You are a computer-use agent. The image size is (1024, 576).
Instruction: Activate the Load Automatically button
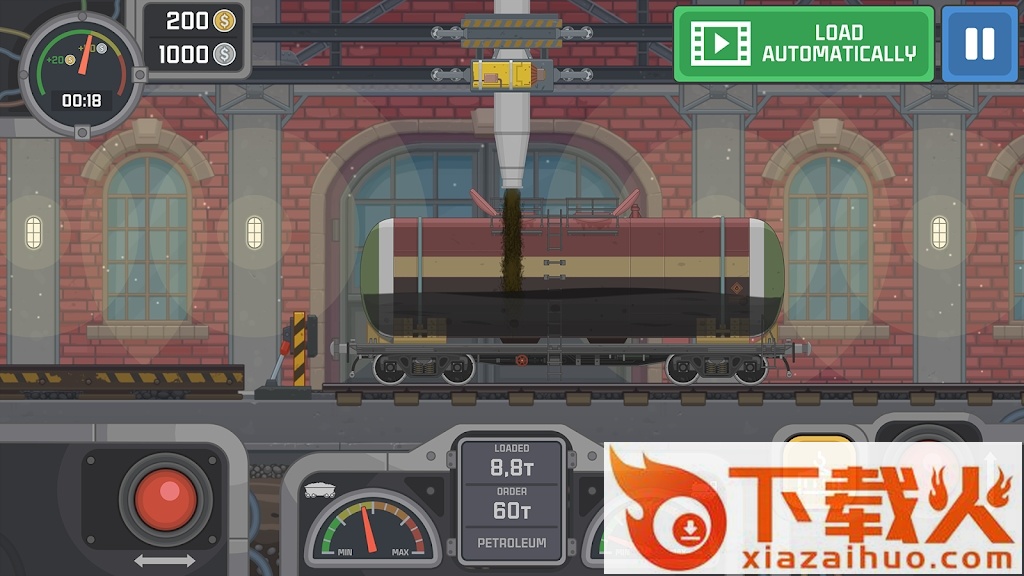804,44
